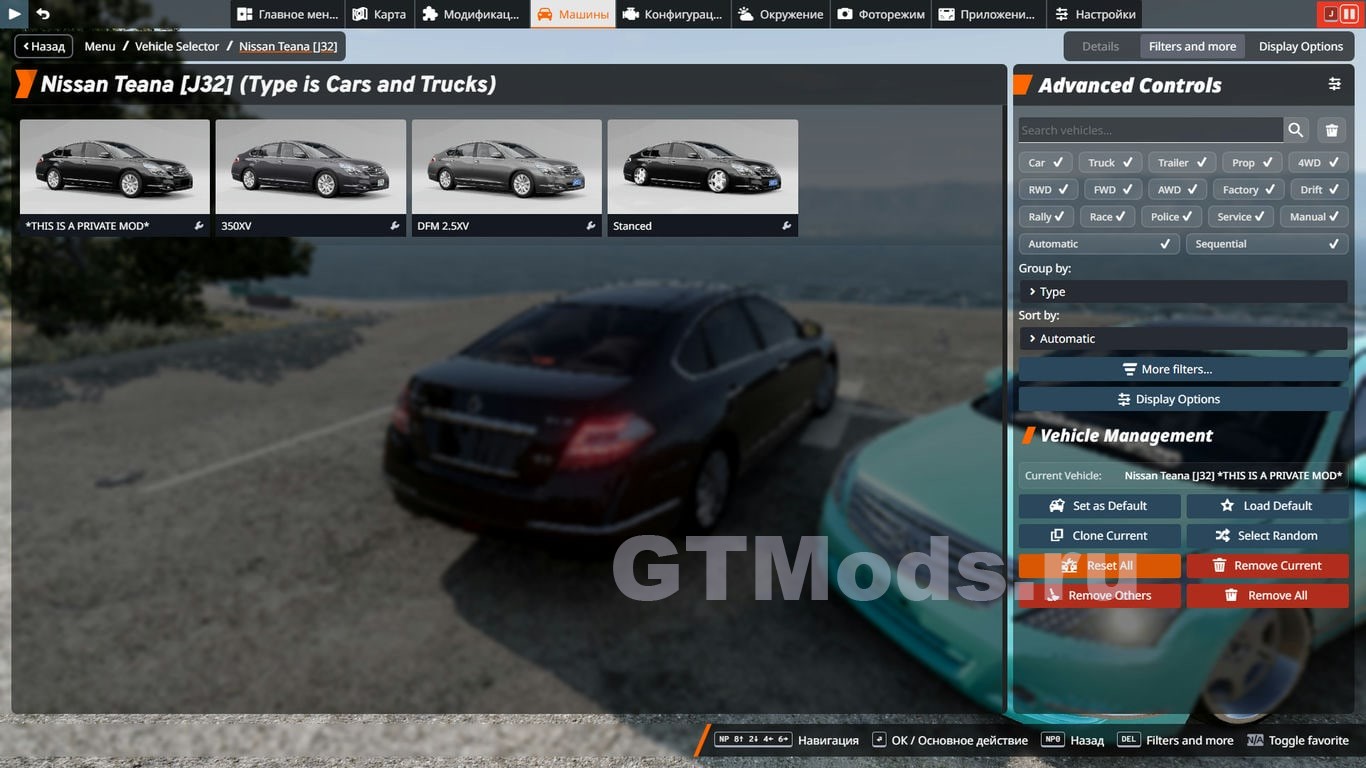1366x768 pixels.
Task: Expand the Group by Type dropdown
Action: pos(1183,292)
